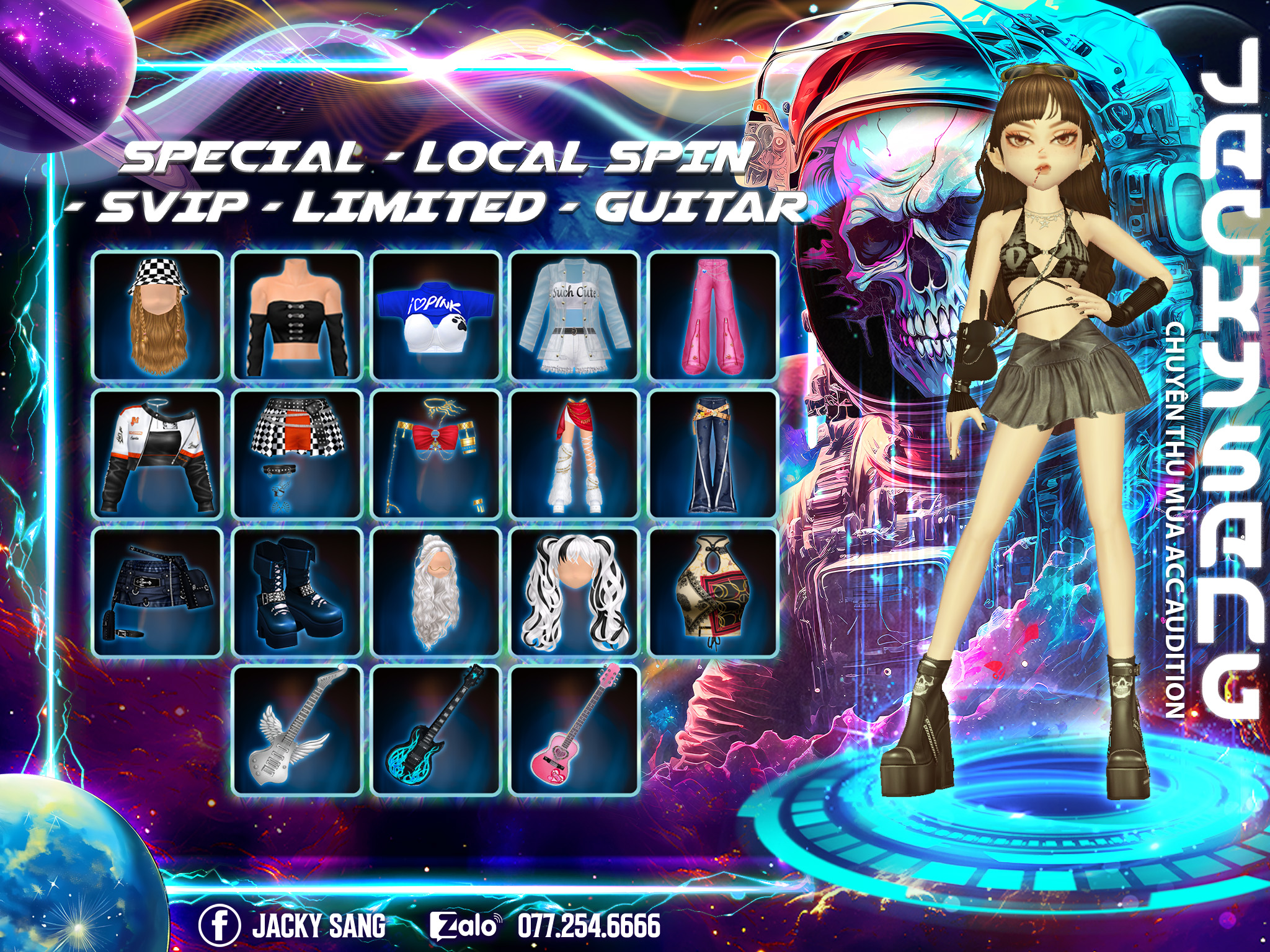1270x952 pixels.
Task: Select the dark blue platform boots
Action: [x=297, y=592]
